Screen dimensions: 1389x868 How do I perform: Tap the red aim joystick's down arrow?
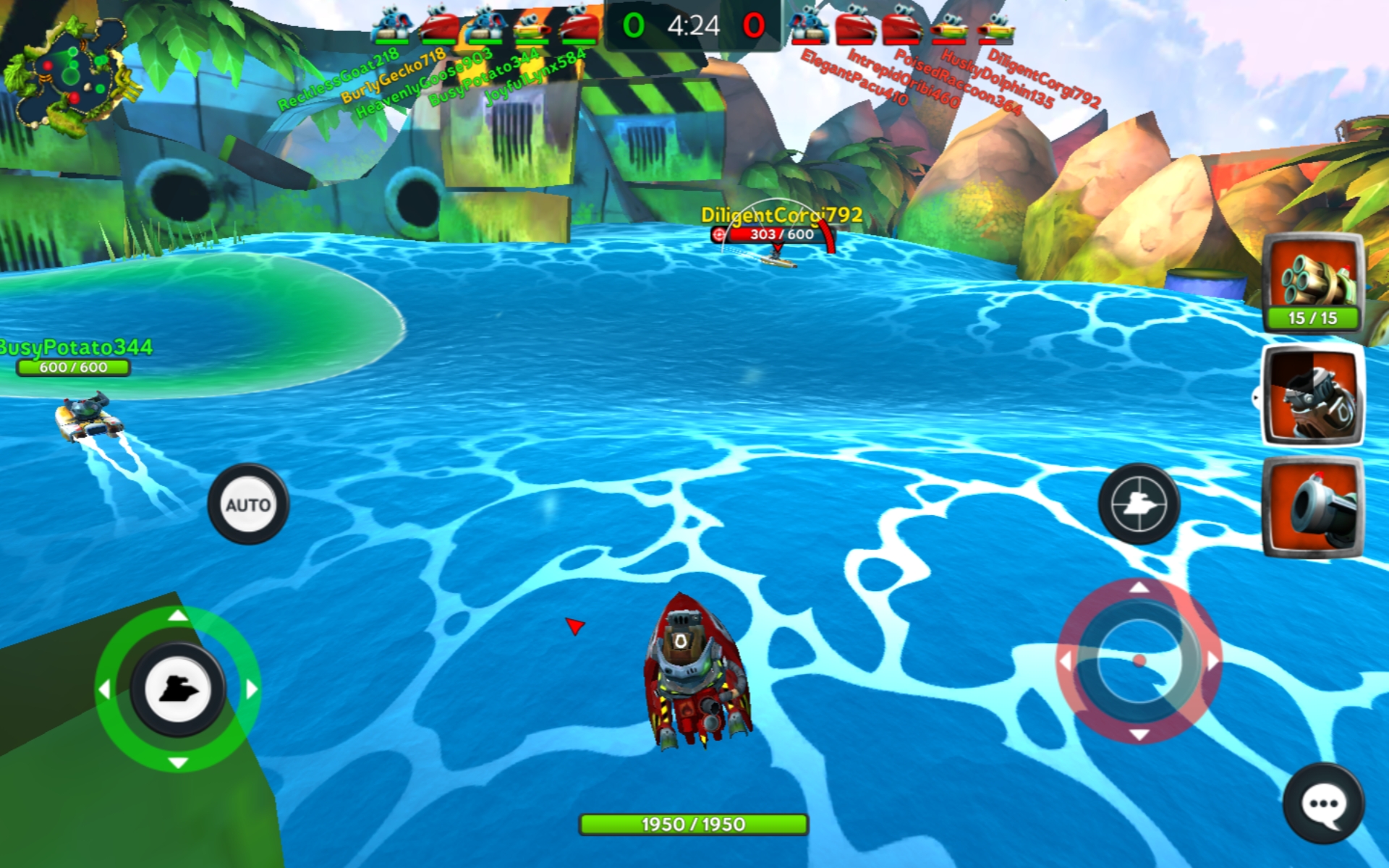[x=1139, y=735]
